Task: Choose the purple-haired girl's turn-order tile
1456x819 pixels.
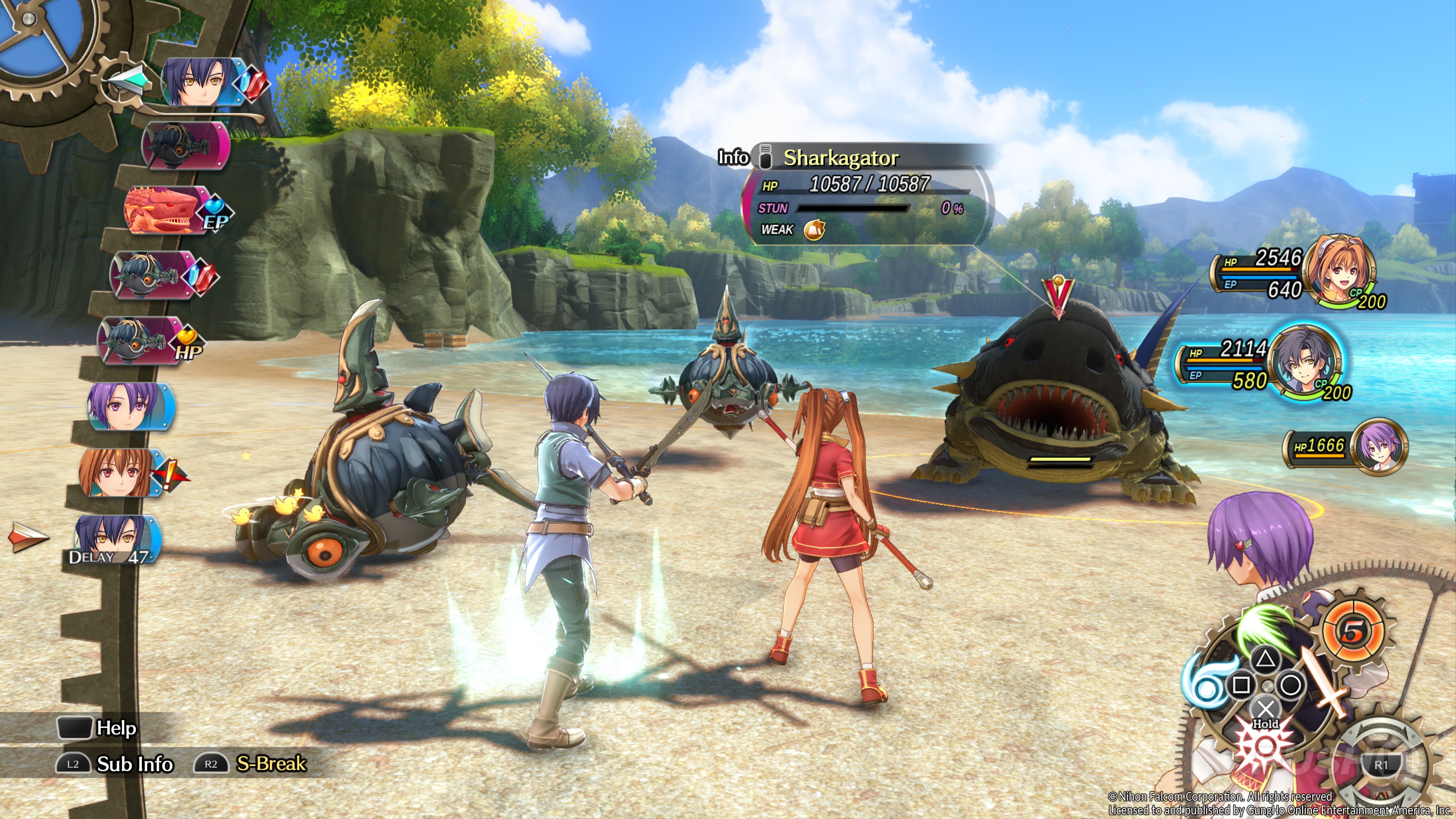Action: [130, 406]
